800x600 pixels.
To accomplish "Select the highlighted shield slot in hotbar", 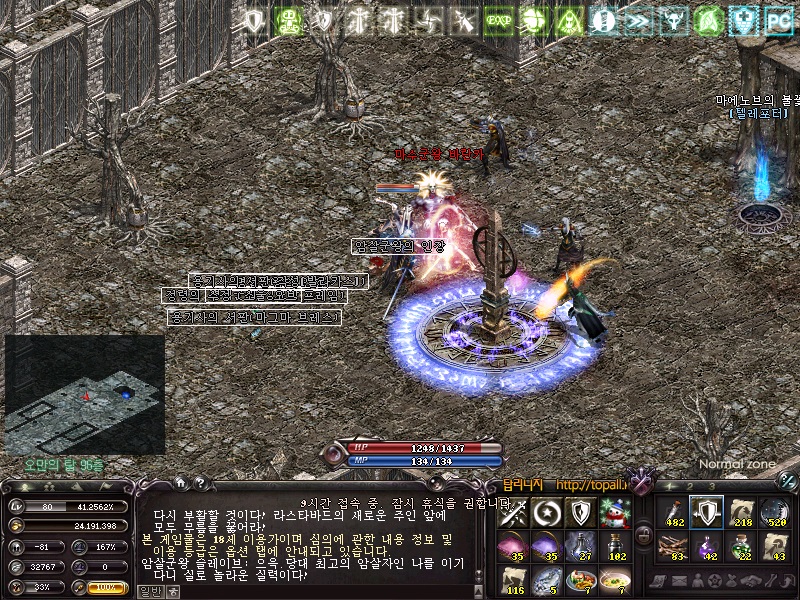I will tap(707, 513).
